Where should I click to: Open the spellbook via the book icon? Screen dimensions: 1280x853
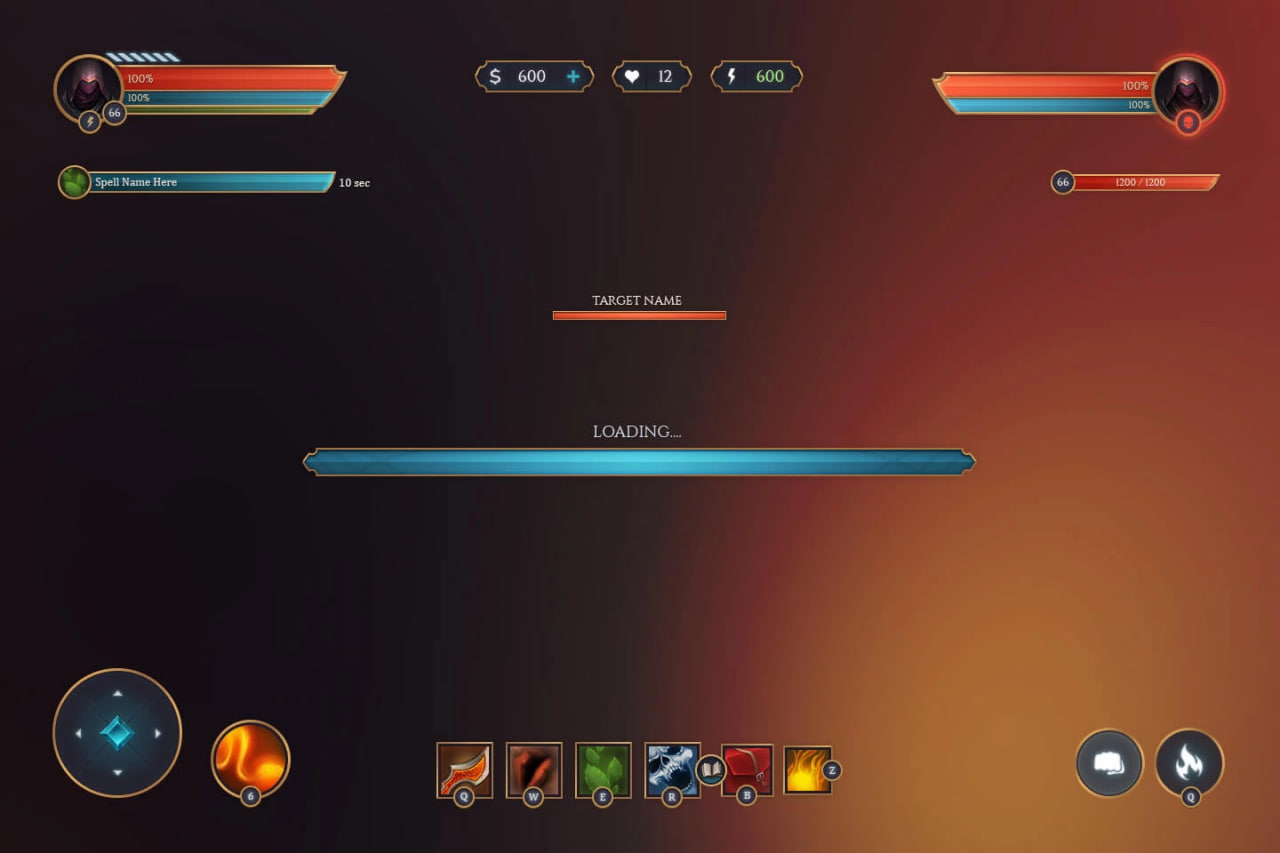(x=711, y=770)
